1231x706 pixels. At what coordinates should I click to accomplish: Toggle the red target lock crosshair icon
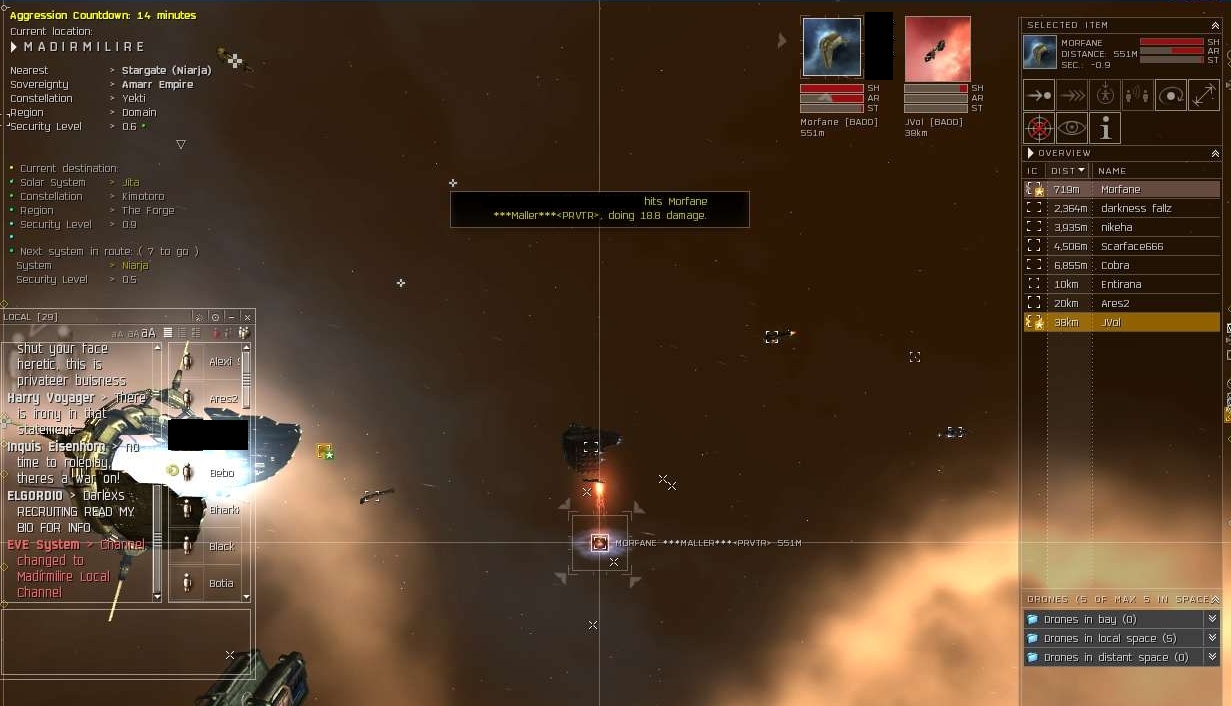tap(1039, 128)
